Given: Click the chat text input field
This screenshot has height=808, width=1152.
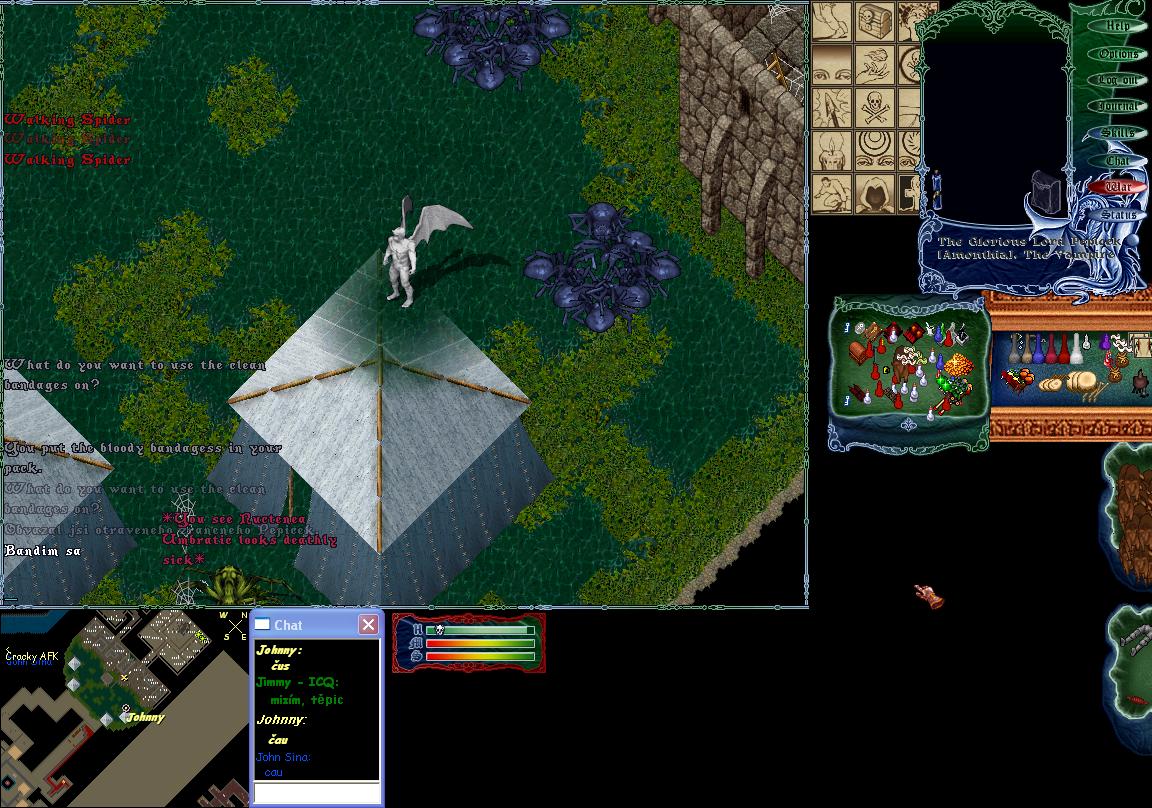Looking at the screenshot, I should (x=316, y=793).
